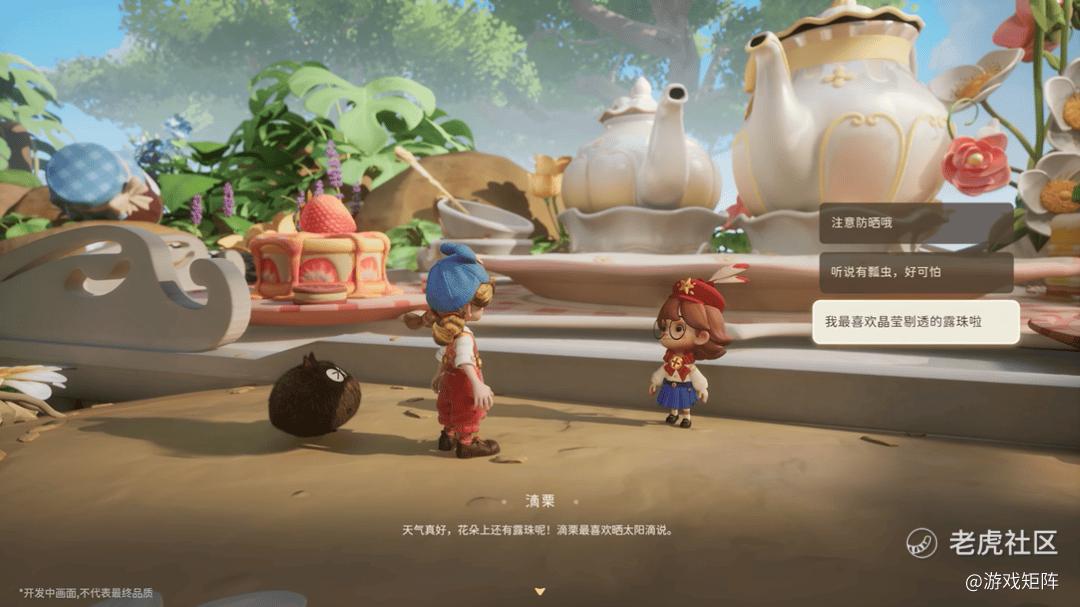Select the reply "听说有瓢虫，好可怕"
Image resolution: width=1080 pixels, height=607 pixels.
point(915,272)
